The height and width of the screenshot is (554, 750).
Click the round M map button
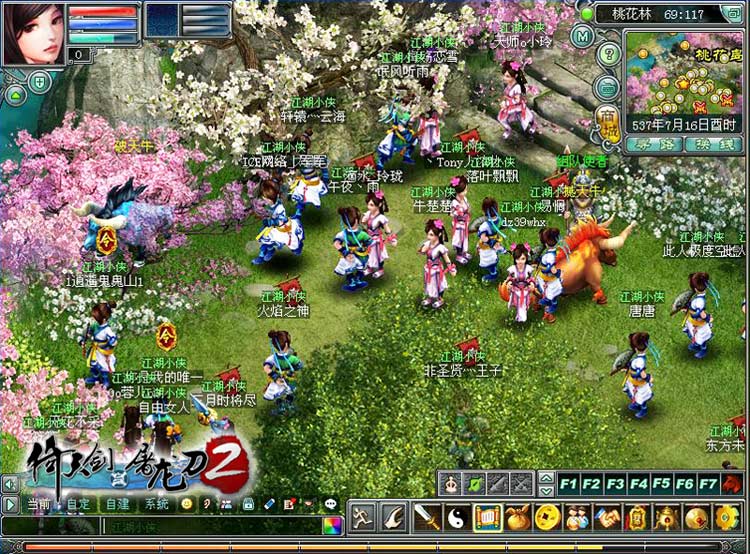[584, 36]
